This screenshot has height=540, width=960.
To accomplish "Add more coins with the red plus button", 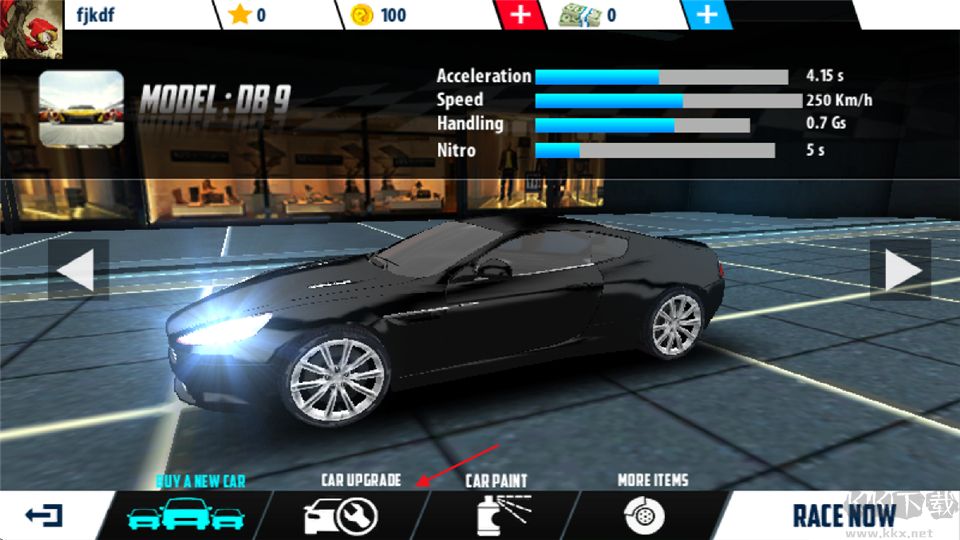I will click(521, 15).
